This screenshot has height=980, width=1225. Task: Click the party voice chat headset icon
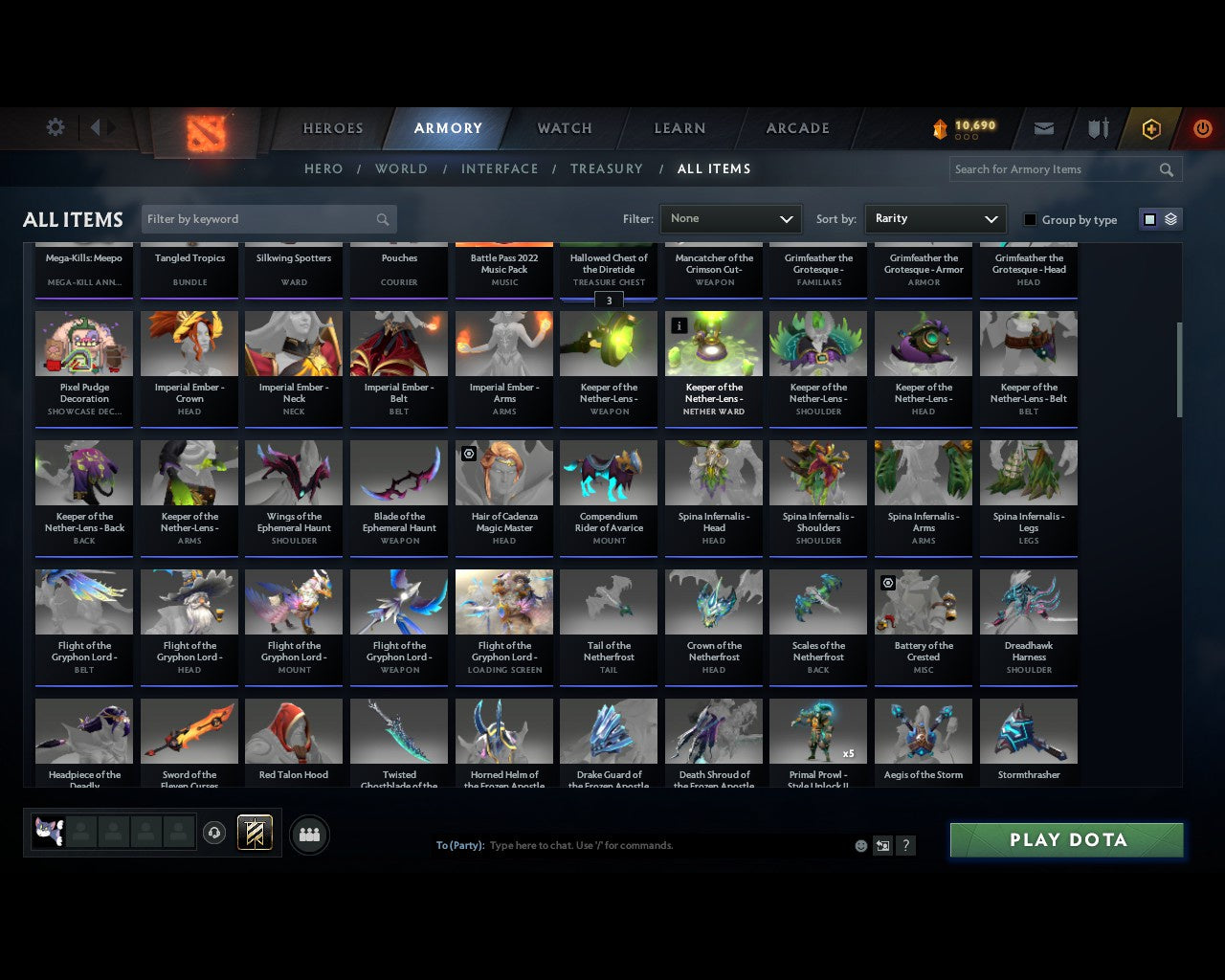[215, 832]
